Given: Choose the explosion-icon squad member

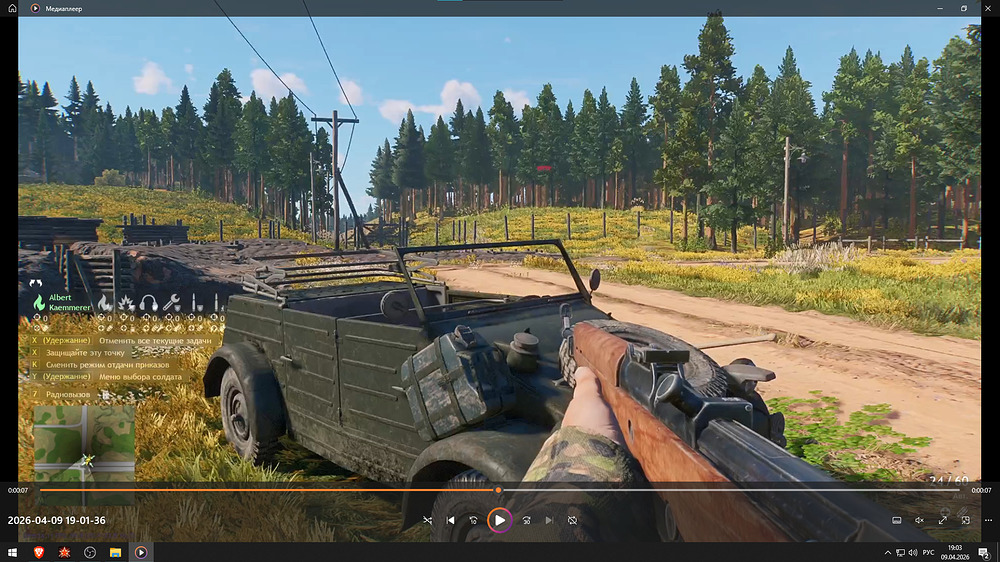Looking at the screenshot, I should [x=126, y=302].
